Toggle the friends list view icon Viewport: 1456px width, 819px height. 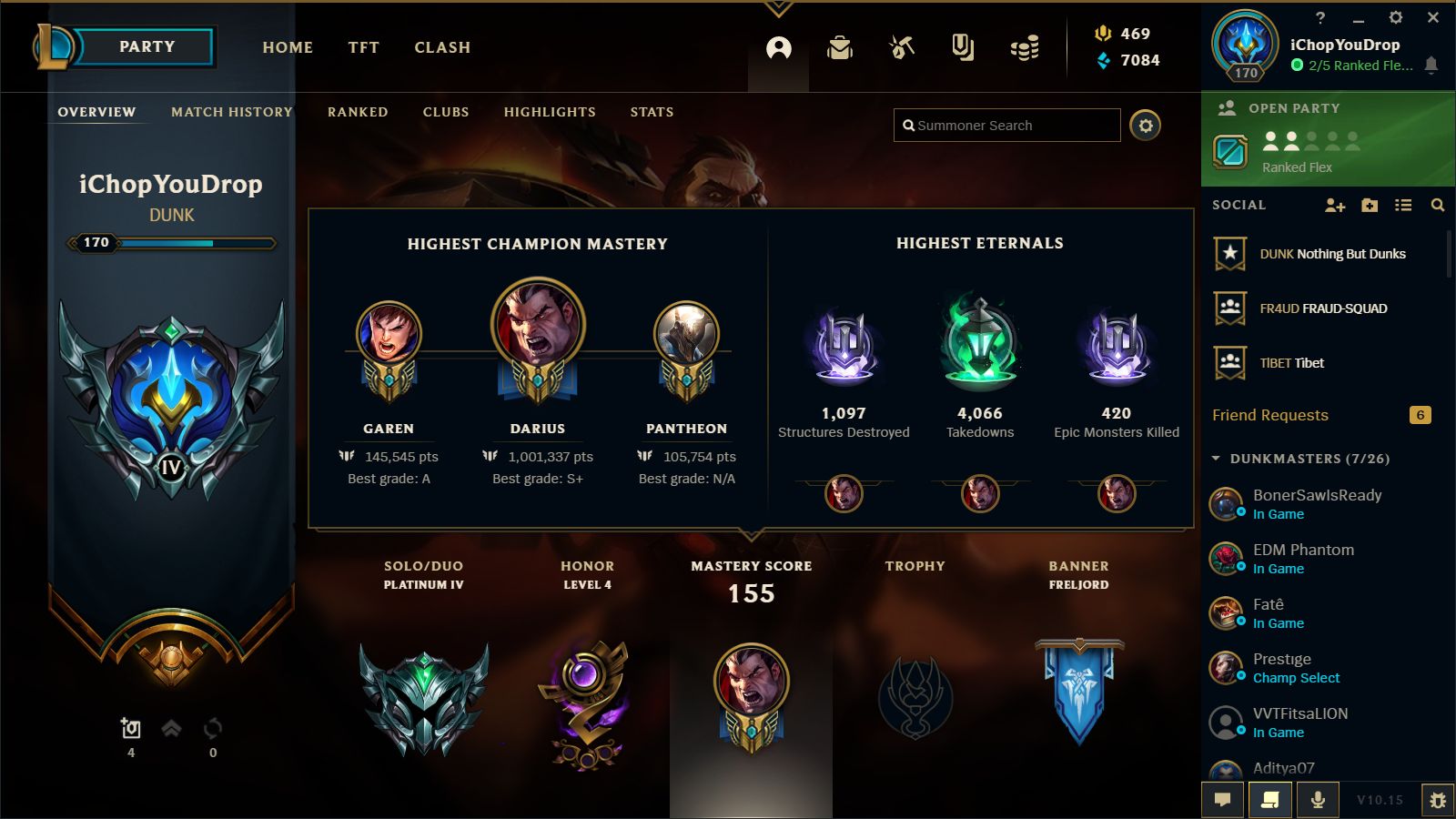pos(1404,207)
